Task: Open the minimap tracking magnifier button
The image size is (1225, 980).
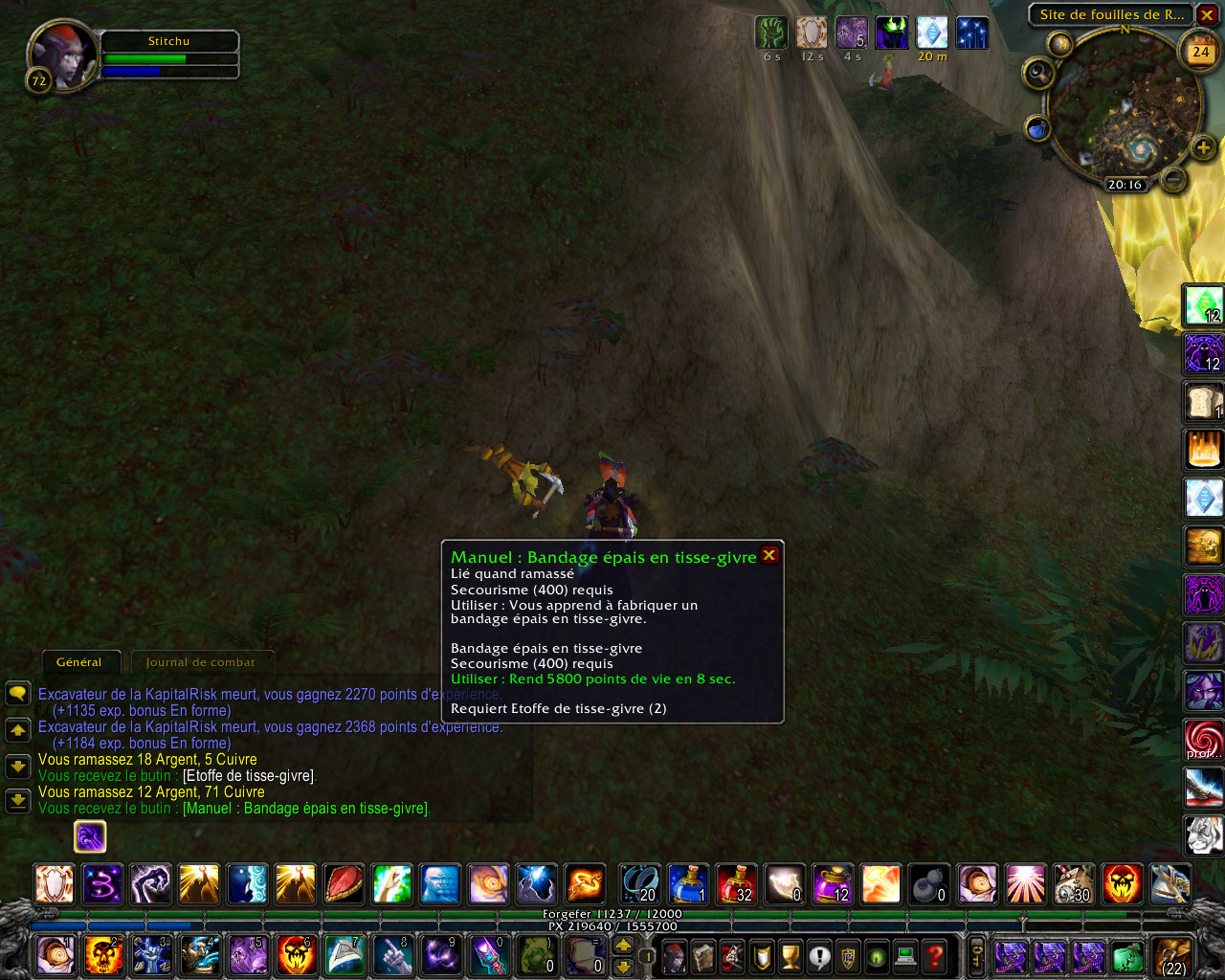Action: [x=1038, y=73]
